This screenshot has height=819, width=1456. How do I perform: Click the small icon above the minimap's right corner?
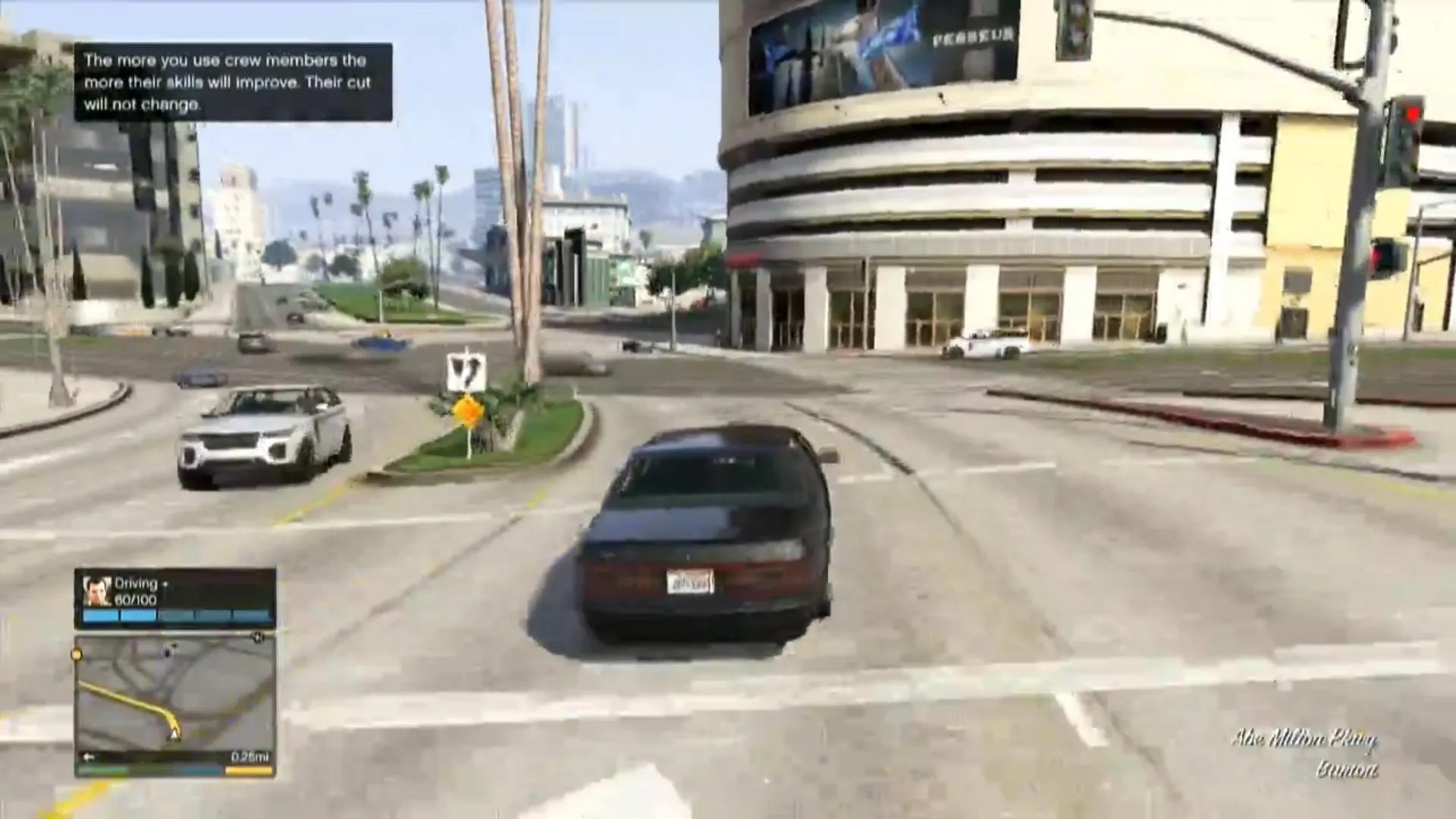(x=256, y=637)
